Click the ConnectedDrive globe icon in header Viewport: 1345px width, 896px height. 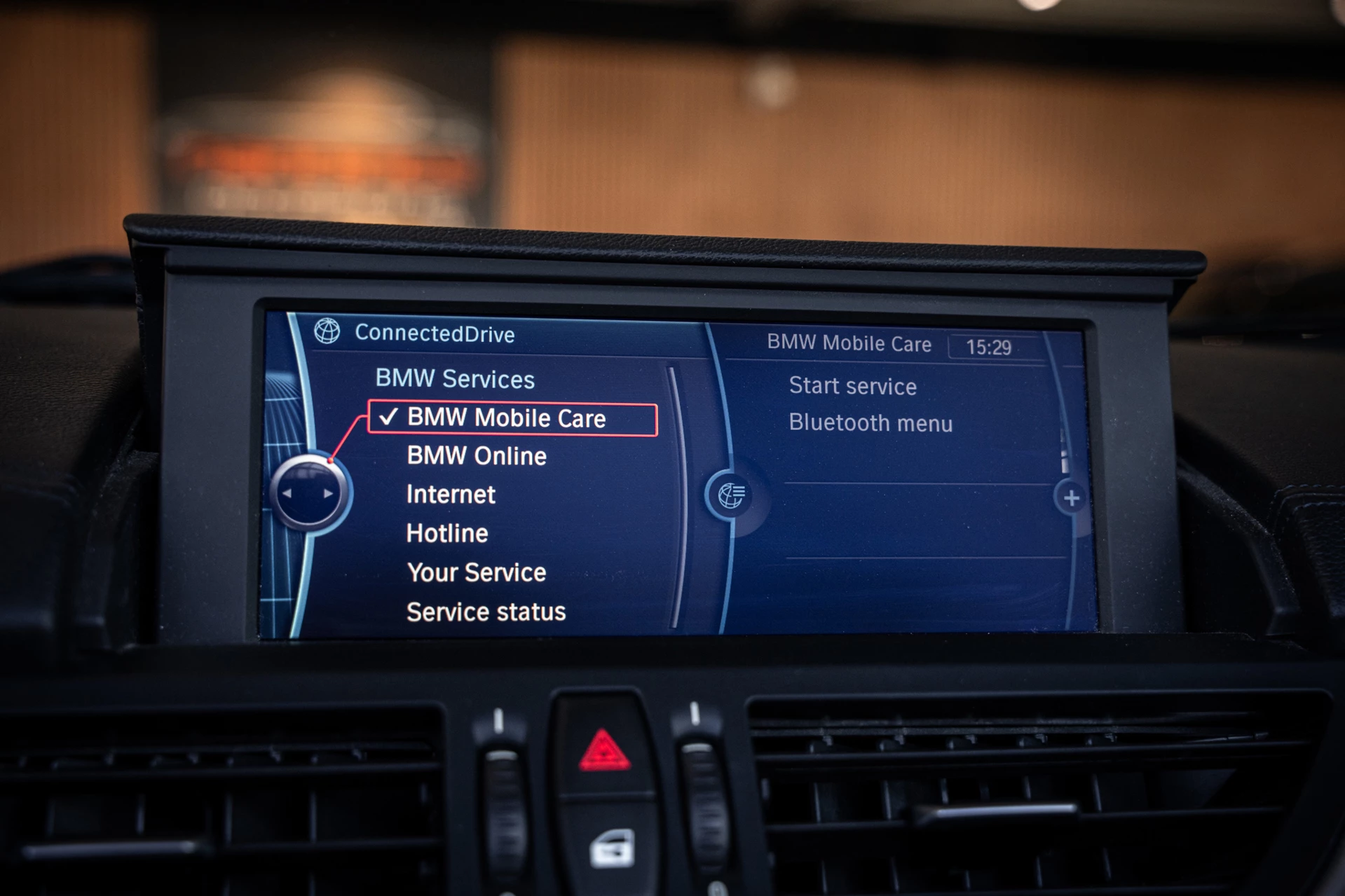327,331
